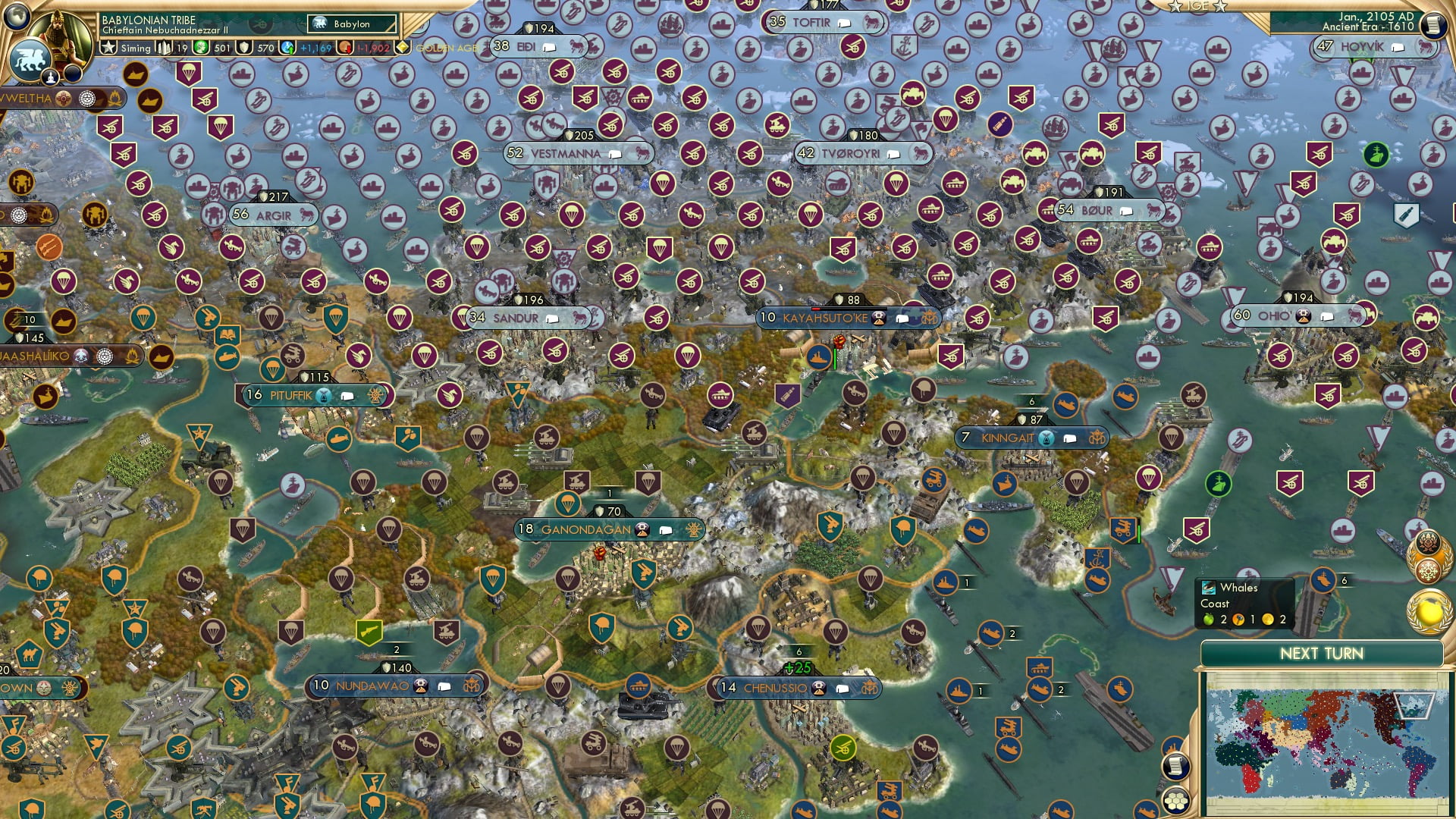Select the hex grid icon beside the minimap
The image size is (1456, 819).
point(1176,801)
